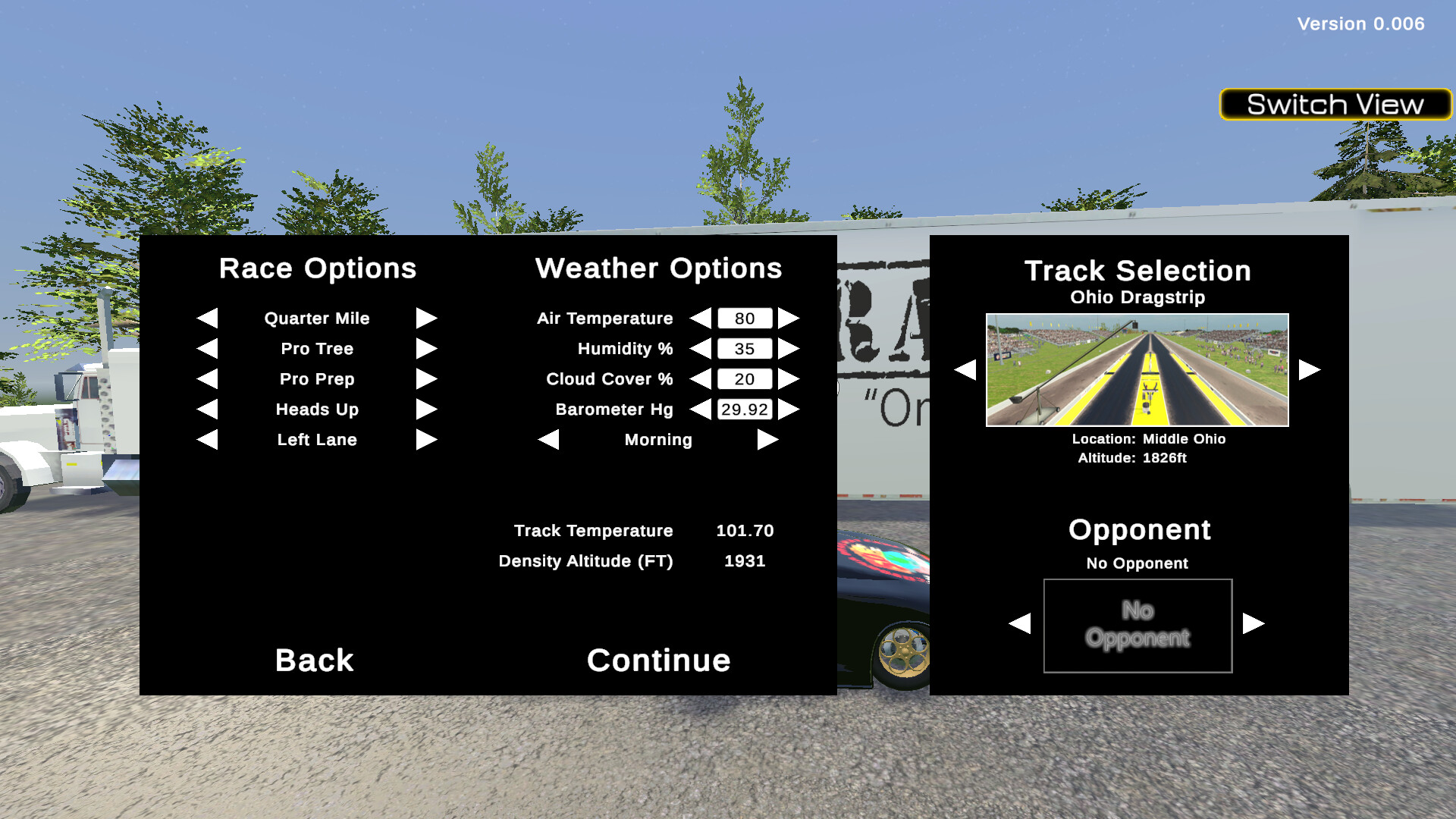
Task: Cycle backward through opponent choices
Action: [x=1020, y=625]
